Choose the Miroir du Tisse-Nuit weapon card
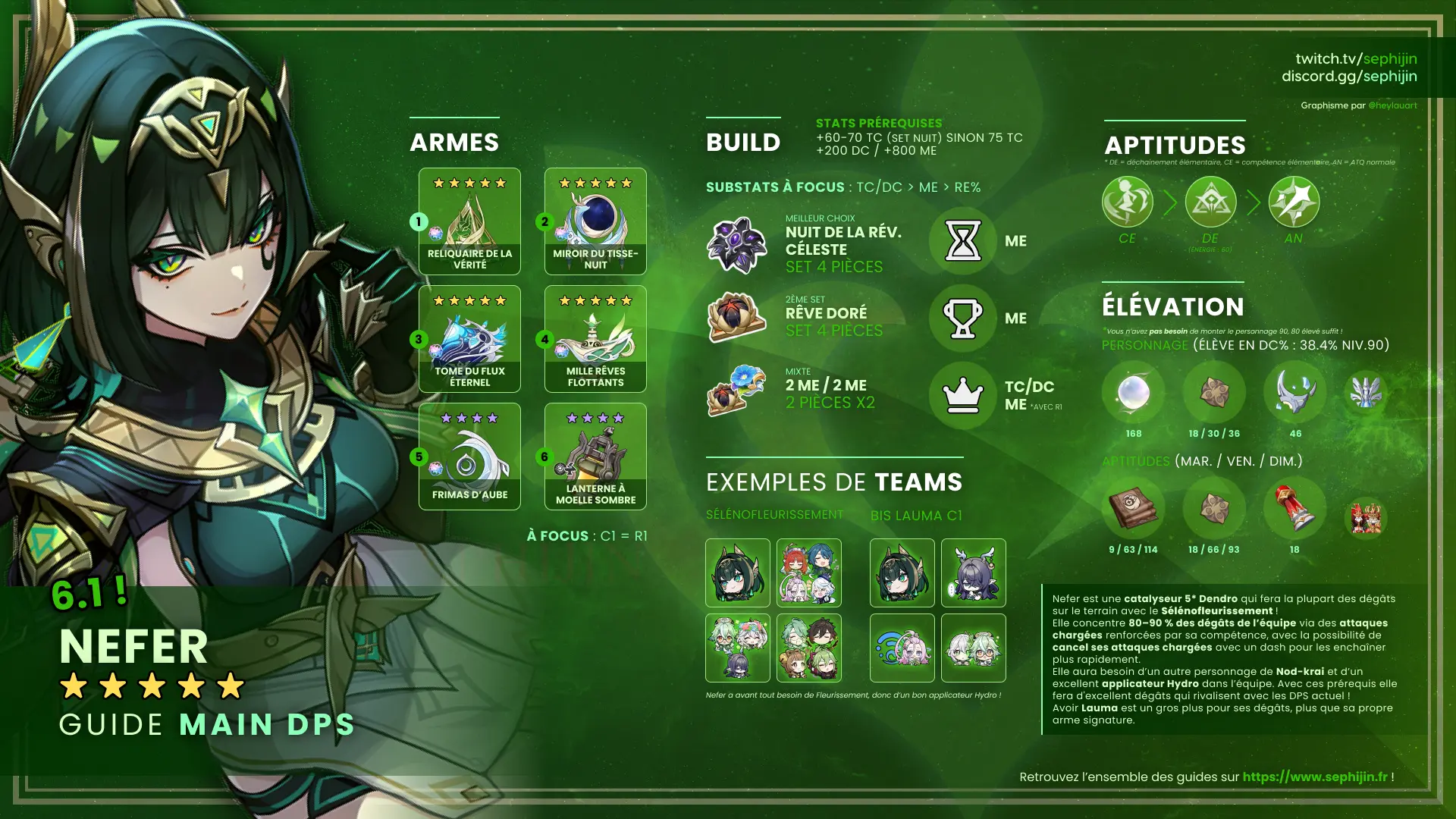 595,221
